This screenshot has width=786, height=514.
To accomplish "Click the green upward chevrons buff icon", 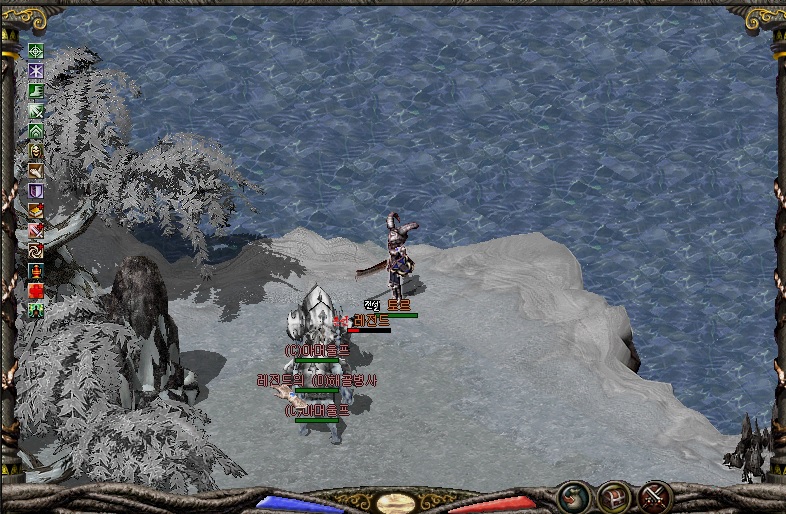I will [x=36, y=131].
